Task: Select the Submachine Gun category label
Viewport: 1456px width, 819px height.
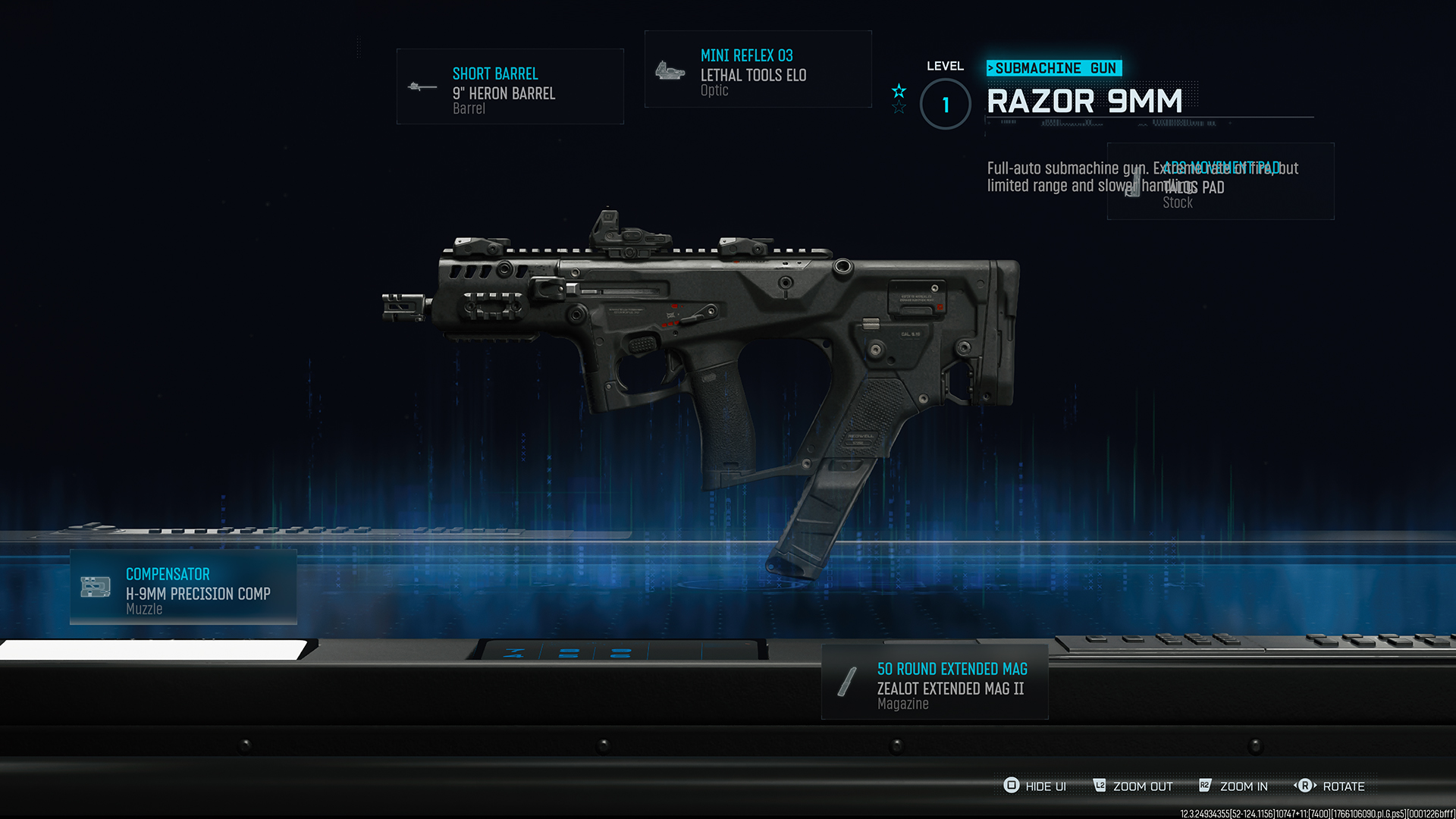Action: point(1053,67)
